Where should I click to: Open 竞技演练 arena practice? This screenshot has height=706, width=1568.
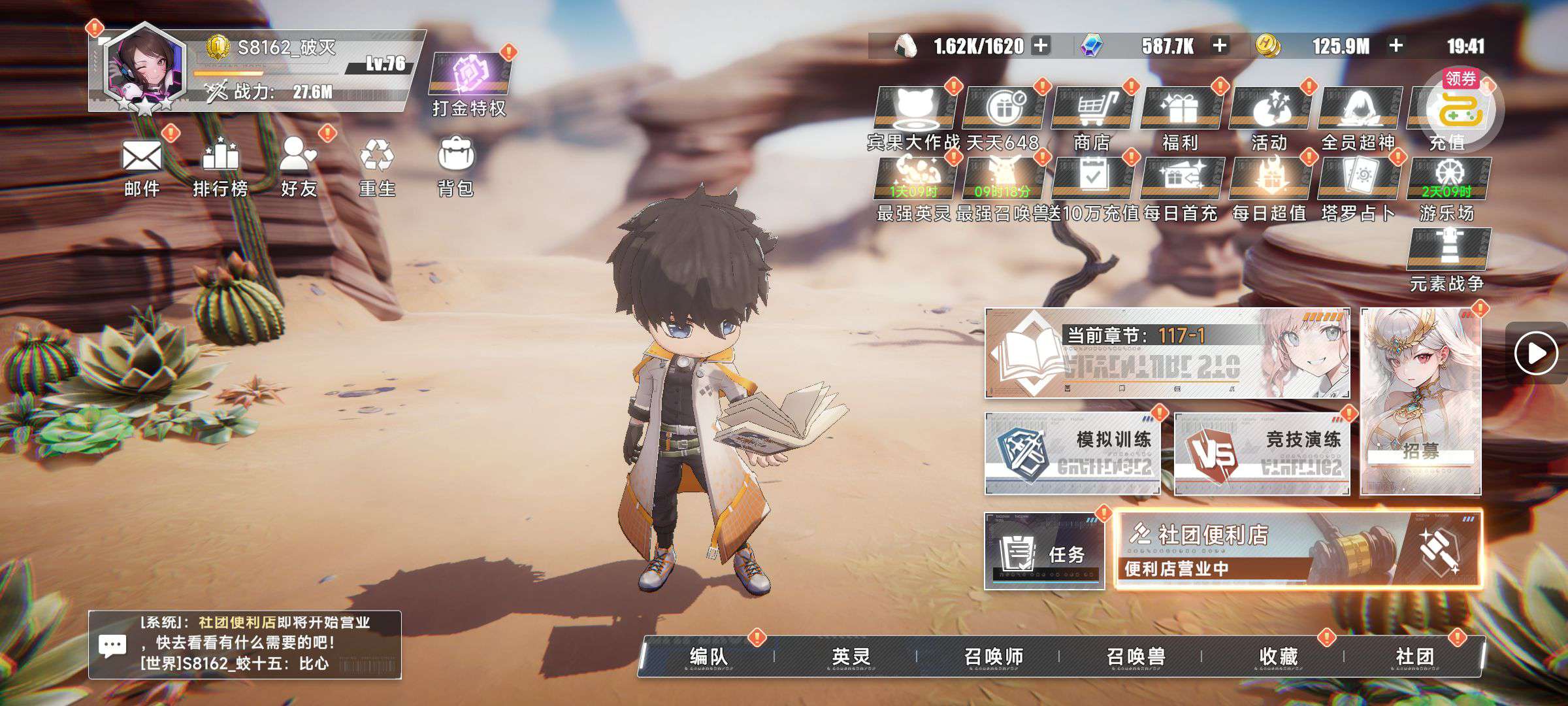1262,453
